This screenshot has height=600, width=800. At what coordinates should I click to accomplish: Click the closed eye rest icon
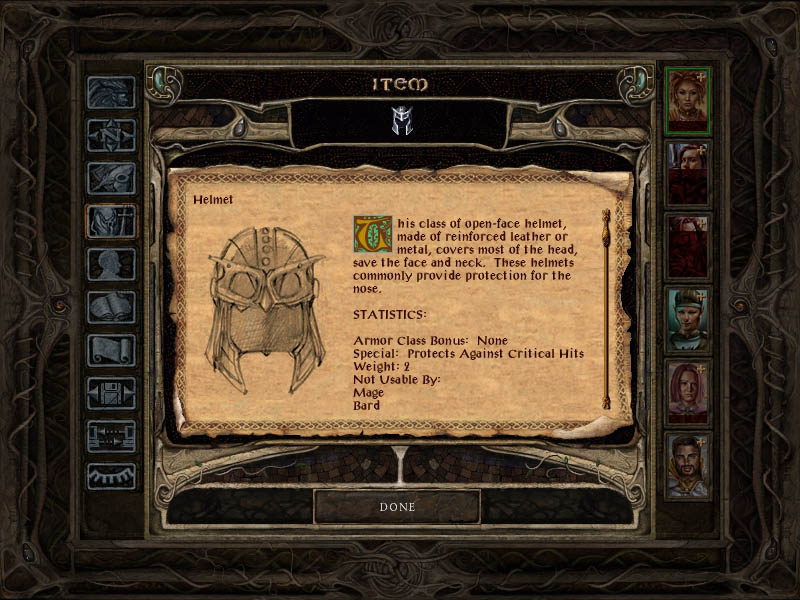tap(110, 477)
